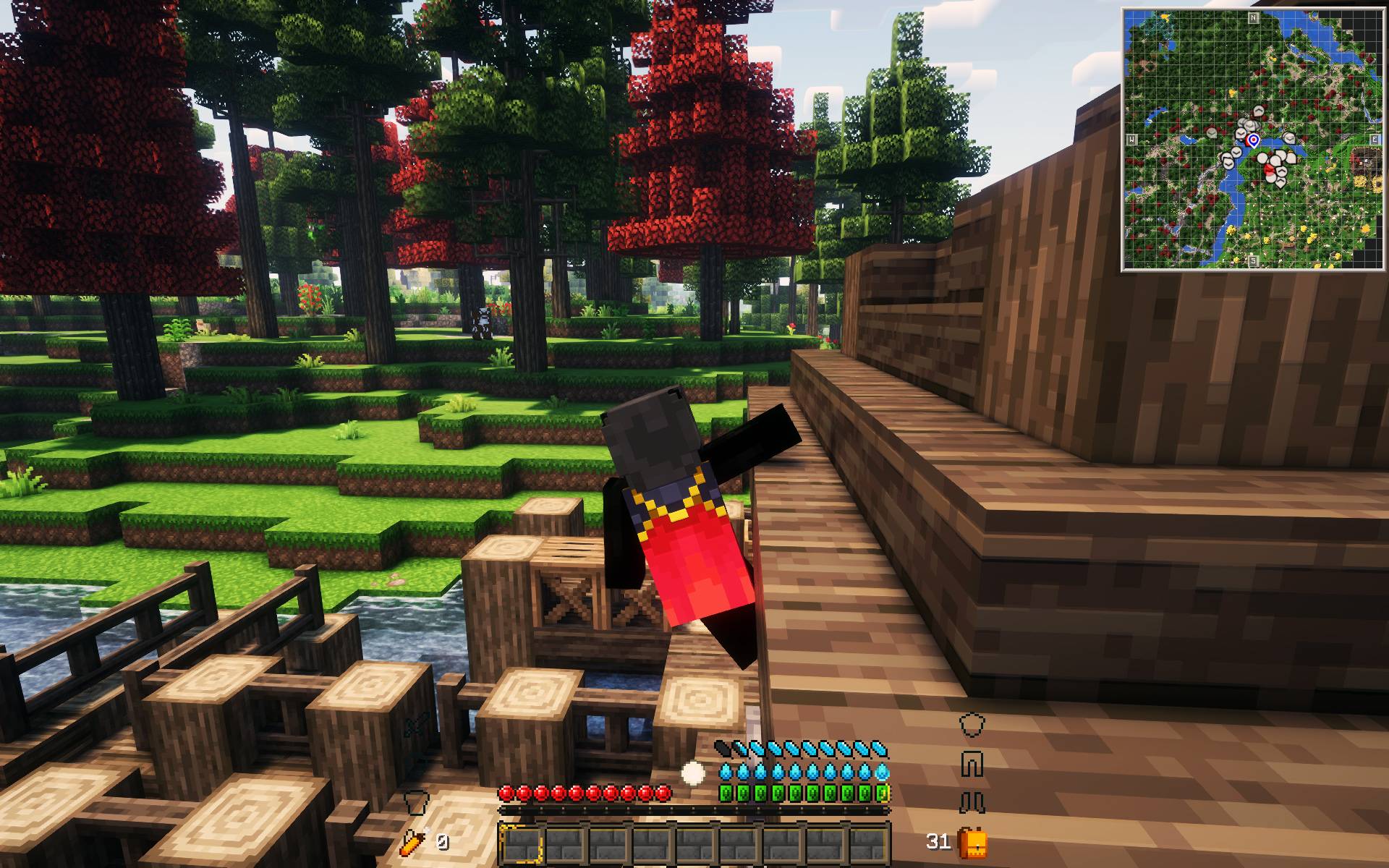
Task: Click the lone cloud marker west on minimap
Action: (1212, 134)
